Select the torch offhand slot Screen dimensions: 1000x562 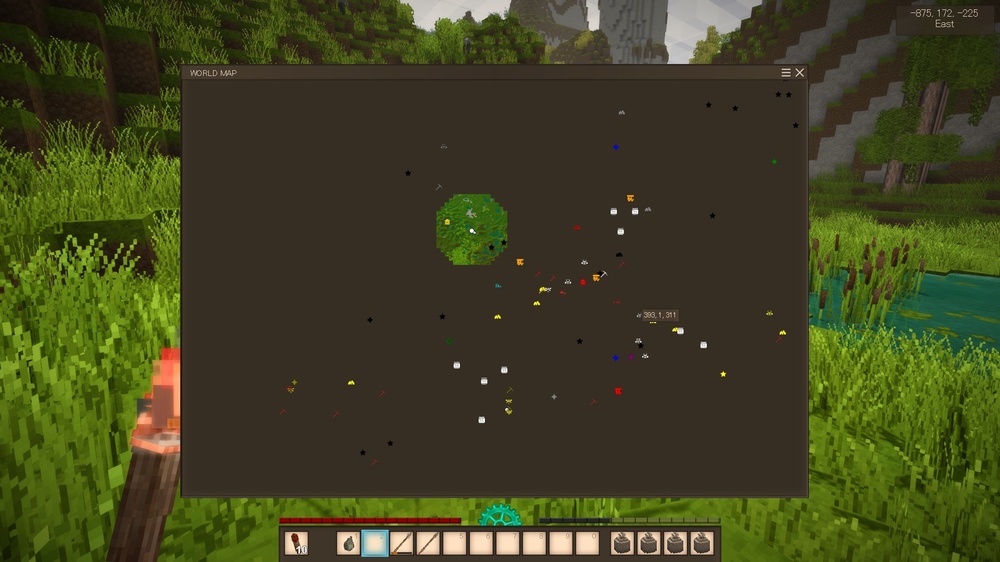coord(296,543)
